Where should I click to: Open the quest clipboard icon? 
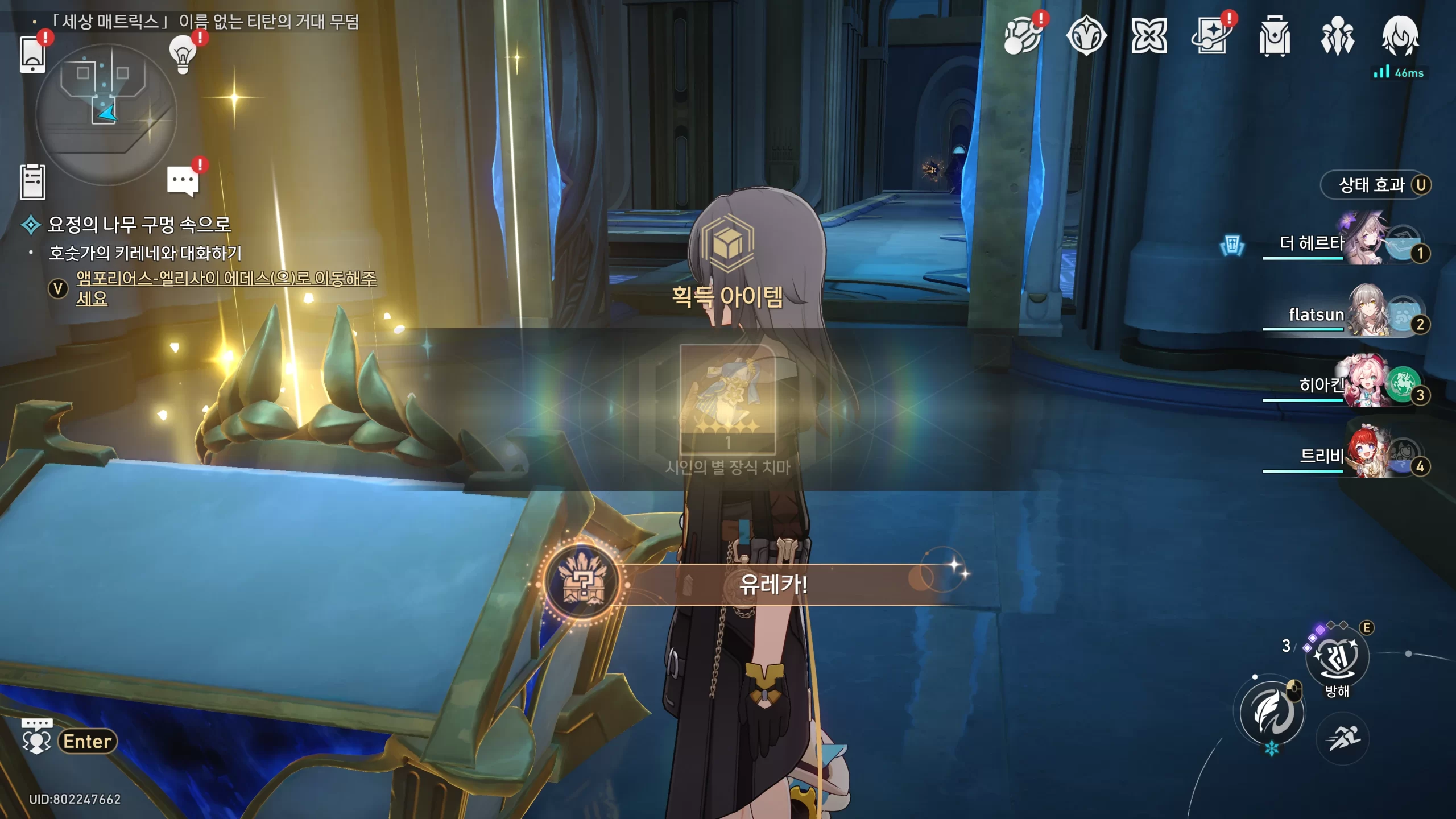(32, 182)
